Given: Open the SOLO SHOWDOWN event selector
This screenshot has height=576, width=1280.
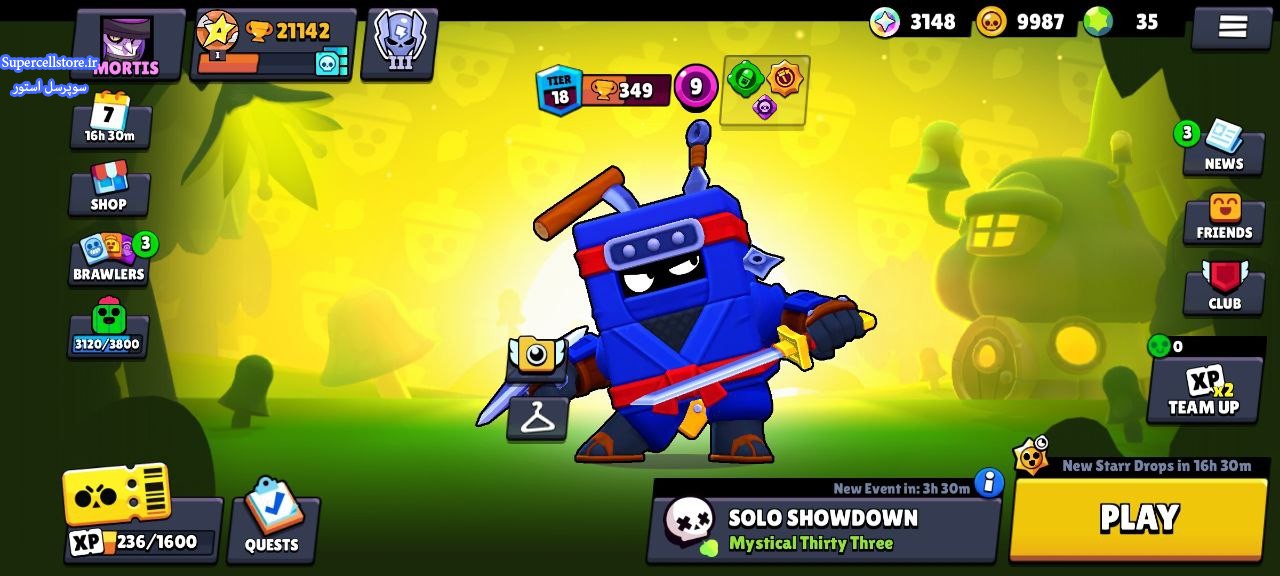Looking at the screenshot, I should [823, 529].
